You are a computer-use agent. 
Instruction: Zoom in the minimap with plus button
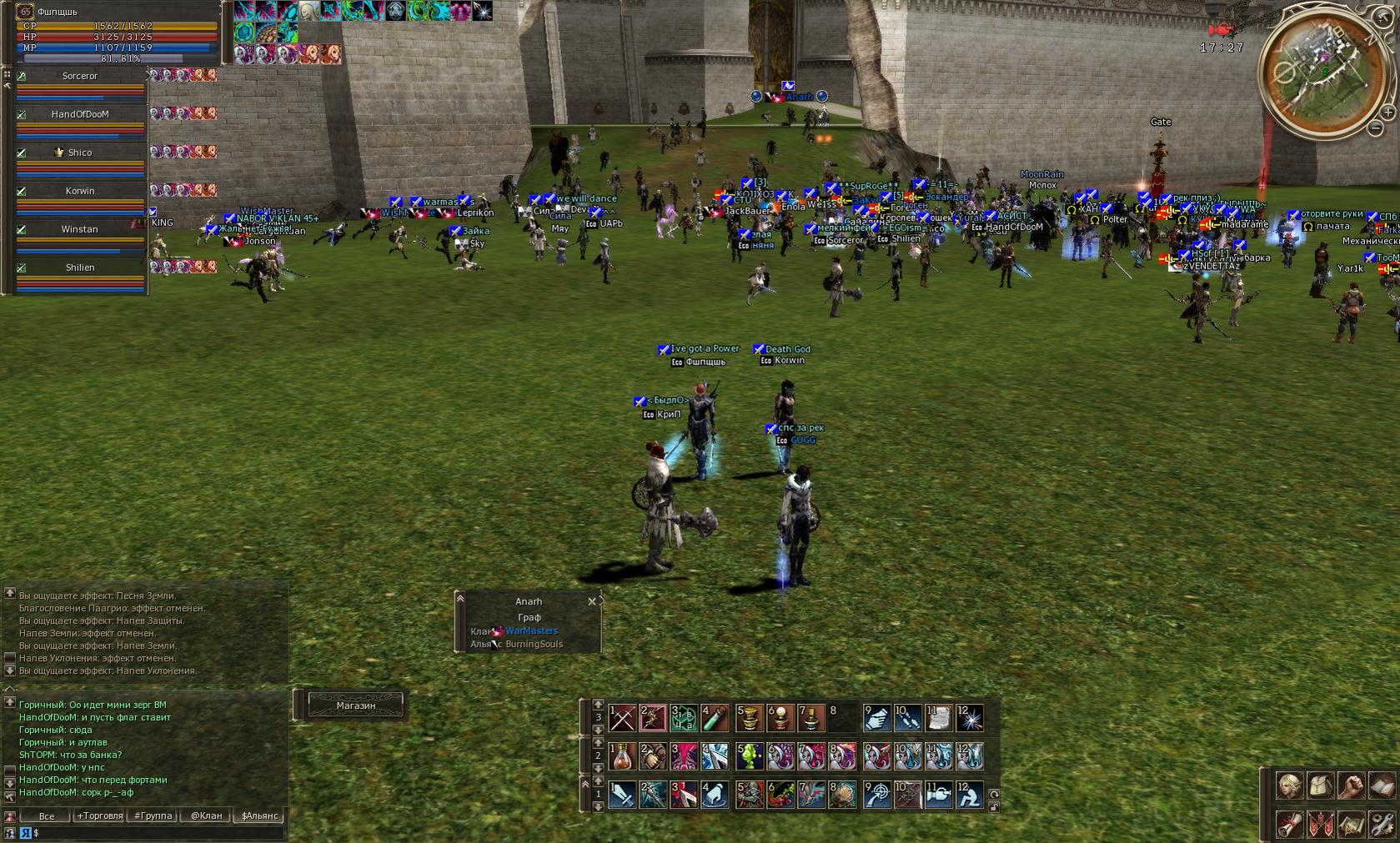1387,112
